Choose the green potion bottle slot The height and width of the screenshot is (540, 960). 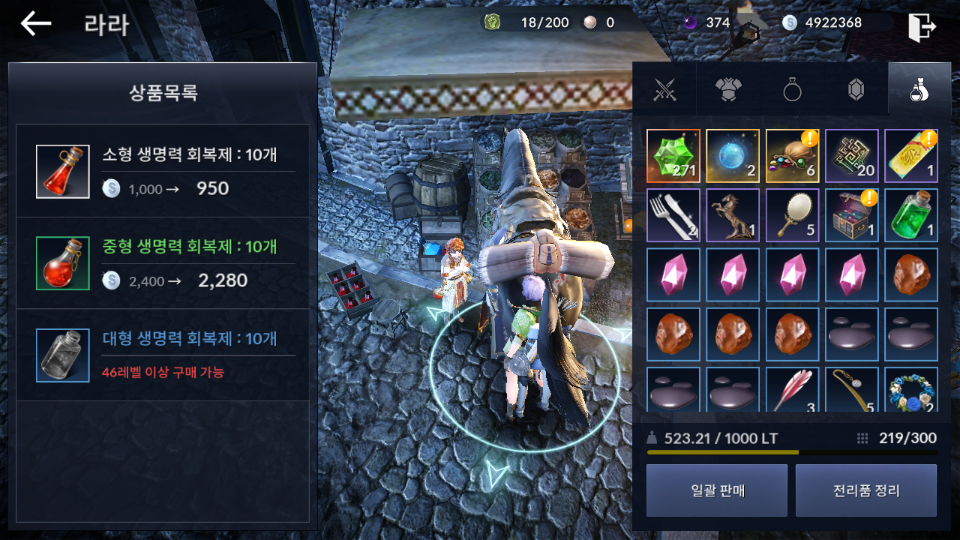click(x=911, y=215)
